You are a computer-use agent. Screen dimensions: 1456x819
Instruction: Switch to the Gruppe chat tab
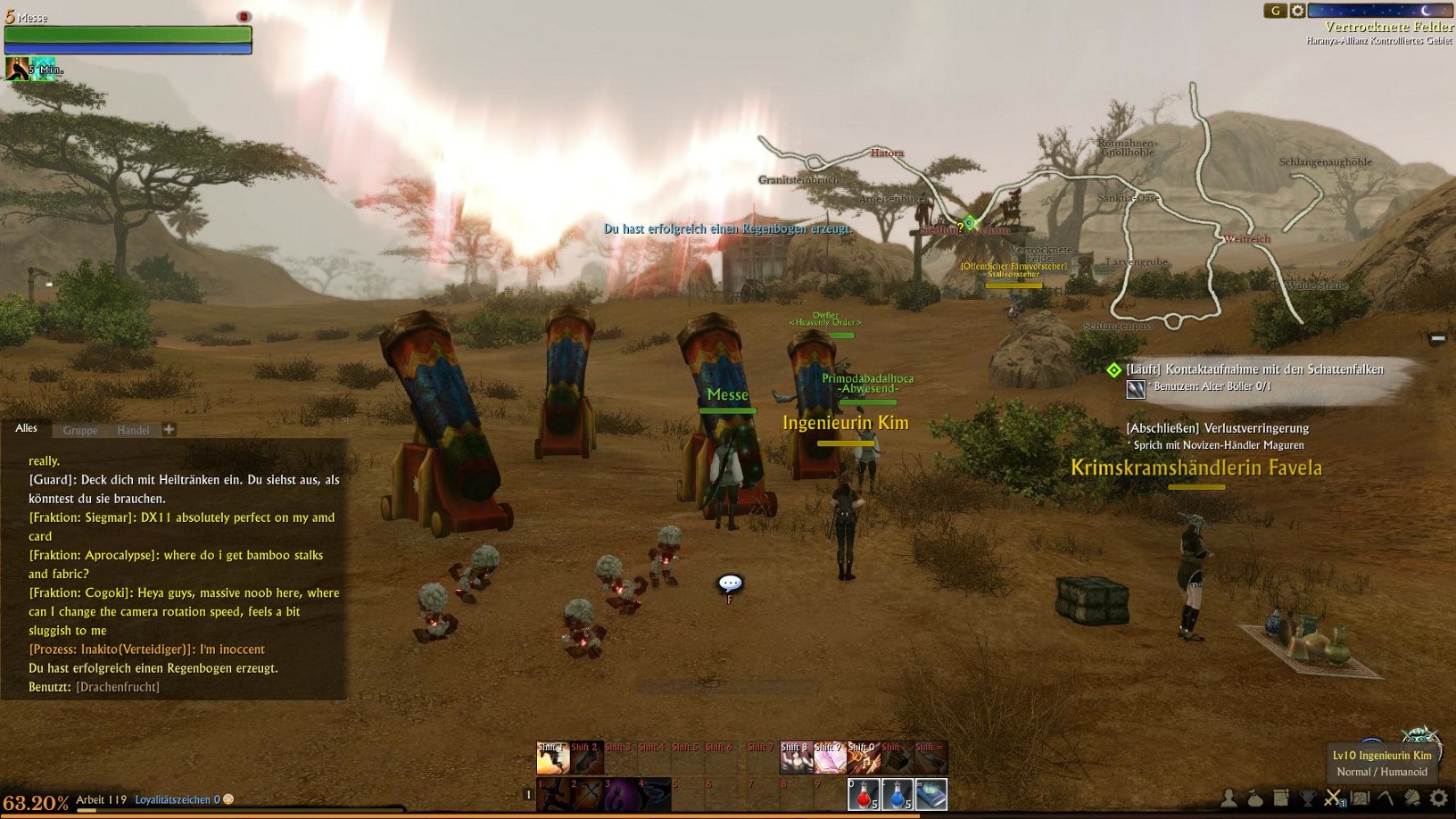coord(80,430)
